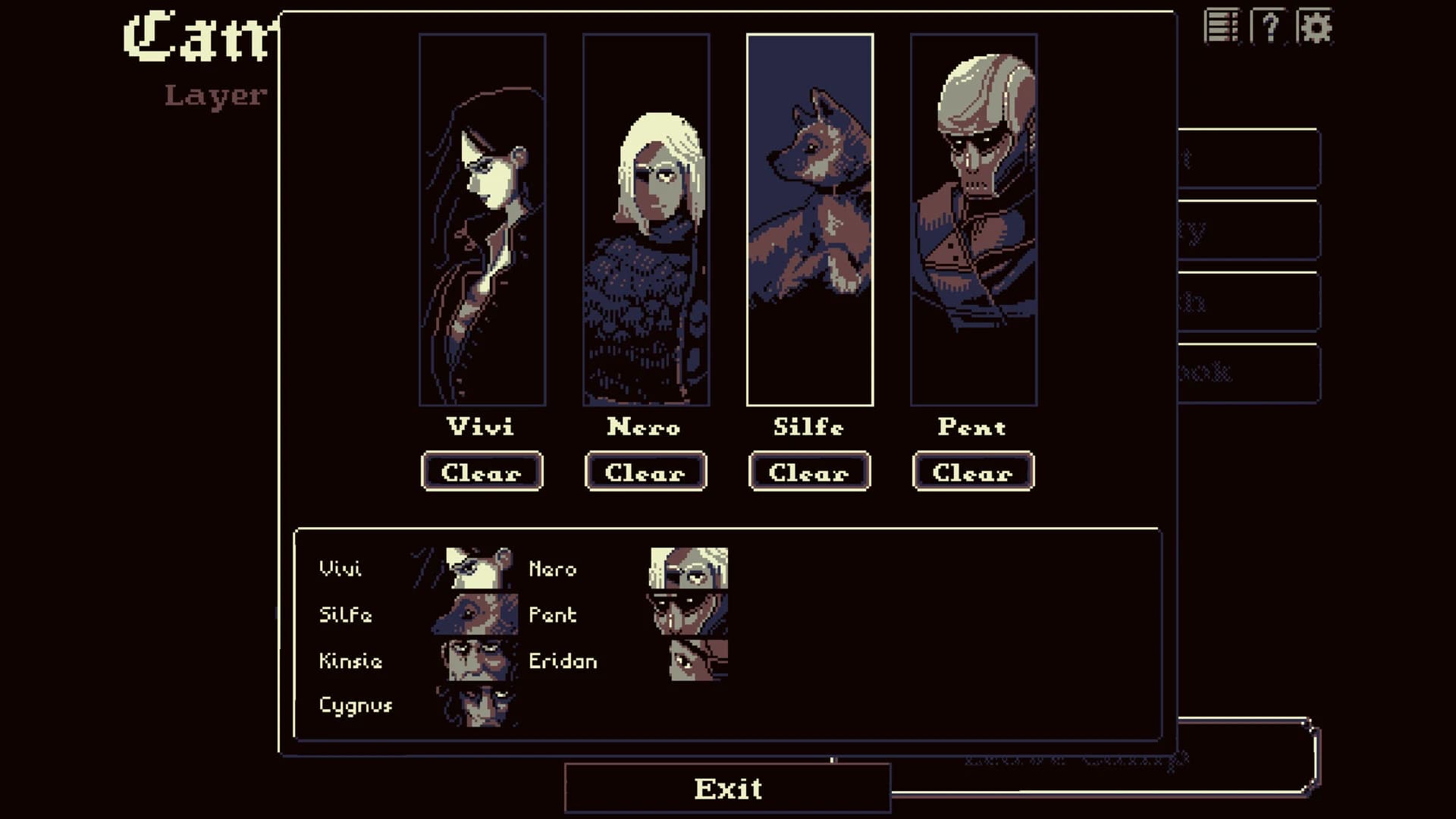Clear the Nero party slot
1456x819 pixels.
click(x=645, y=472)
